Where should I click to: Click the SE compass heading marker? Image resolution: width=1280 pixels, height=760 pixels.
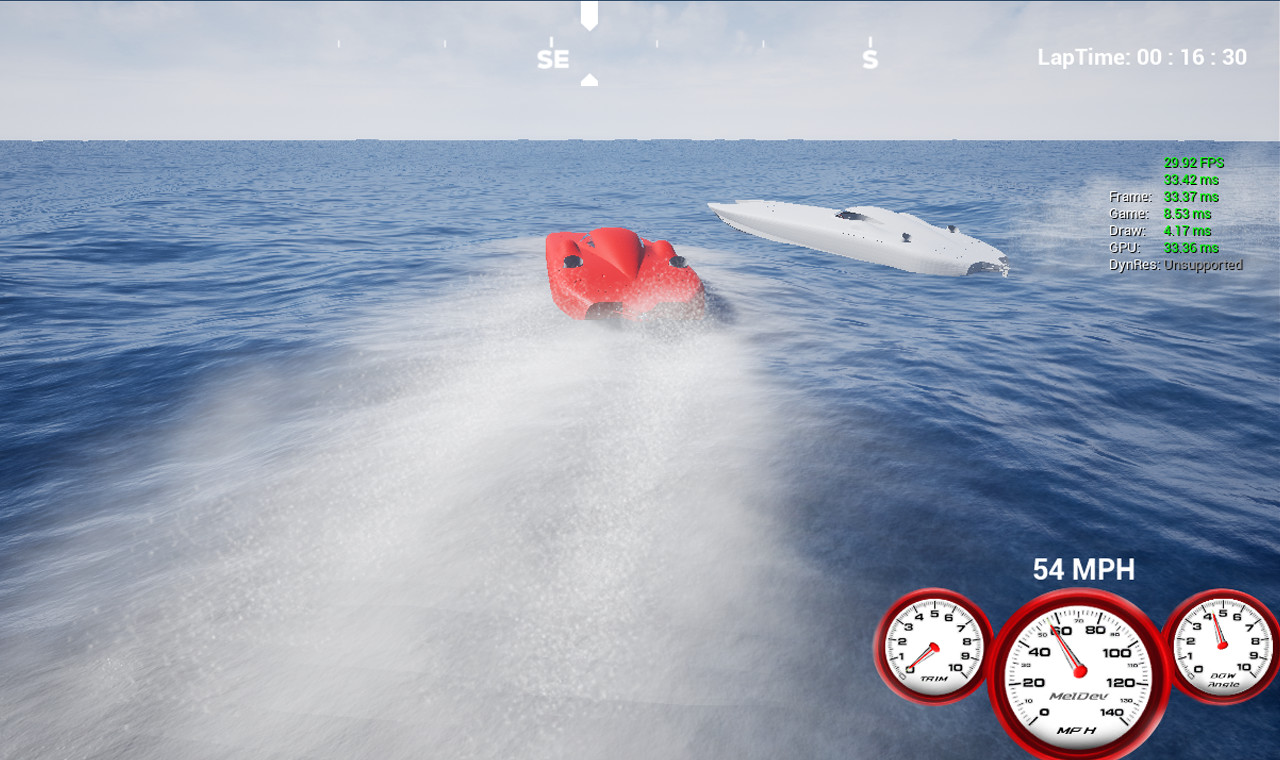click(553, 58)
